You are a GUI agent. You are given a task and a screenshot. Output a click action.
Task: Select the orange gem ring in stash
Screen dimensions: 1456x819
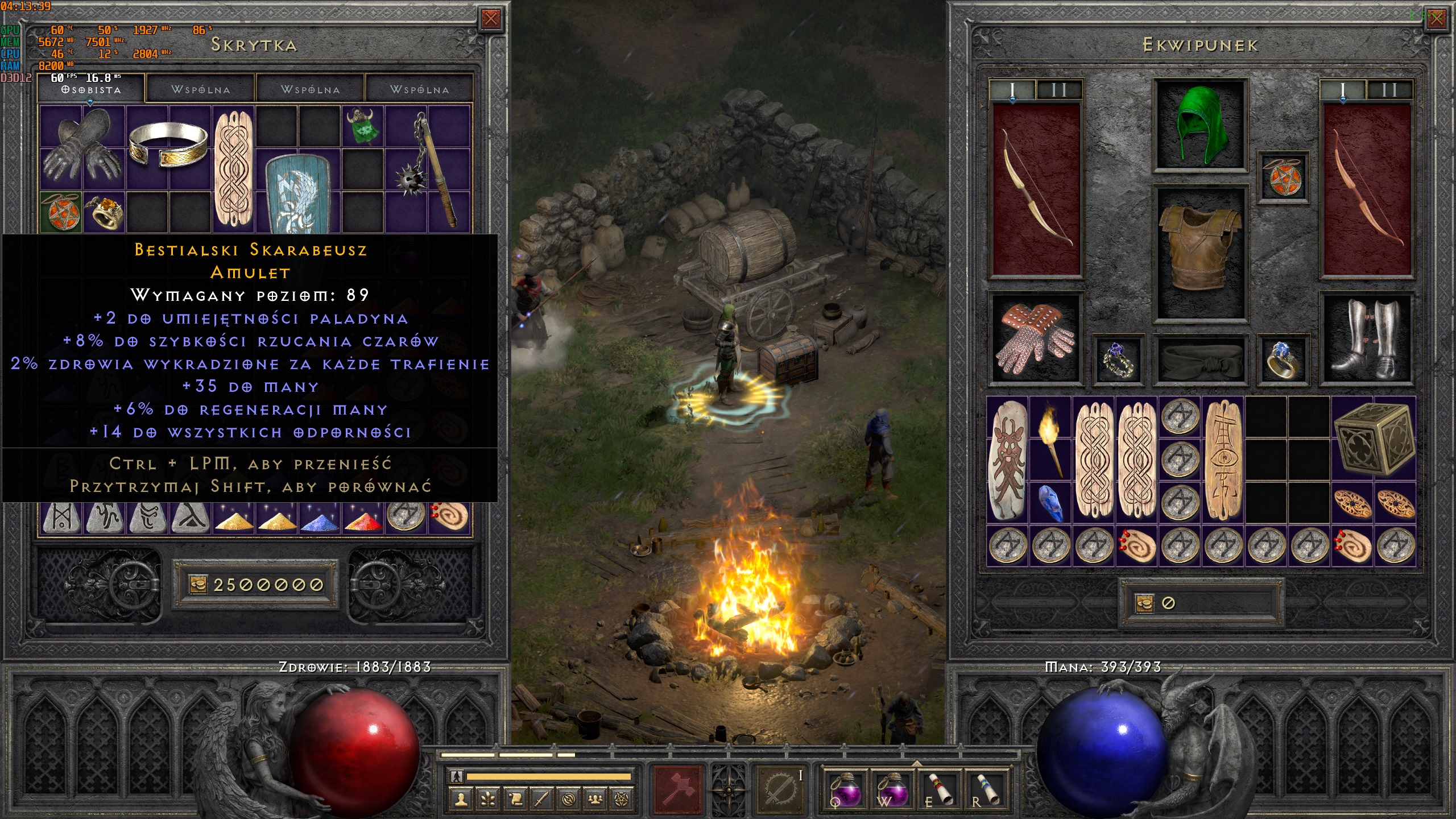pyautogui.click(x=105, y=212)
